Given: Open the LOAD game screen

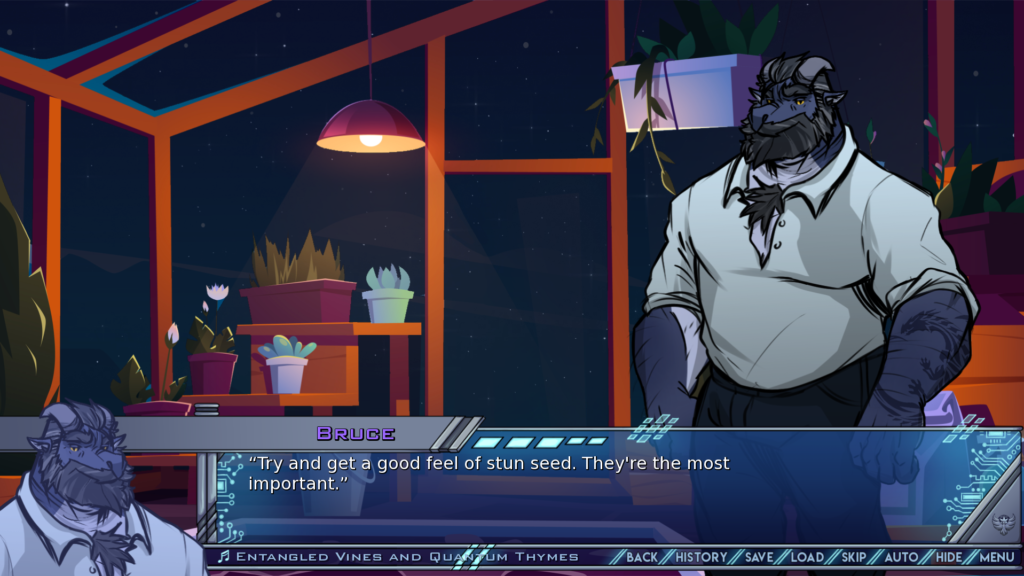Looking at the screenshot, I should coord(807,557).
